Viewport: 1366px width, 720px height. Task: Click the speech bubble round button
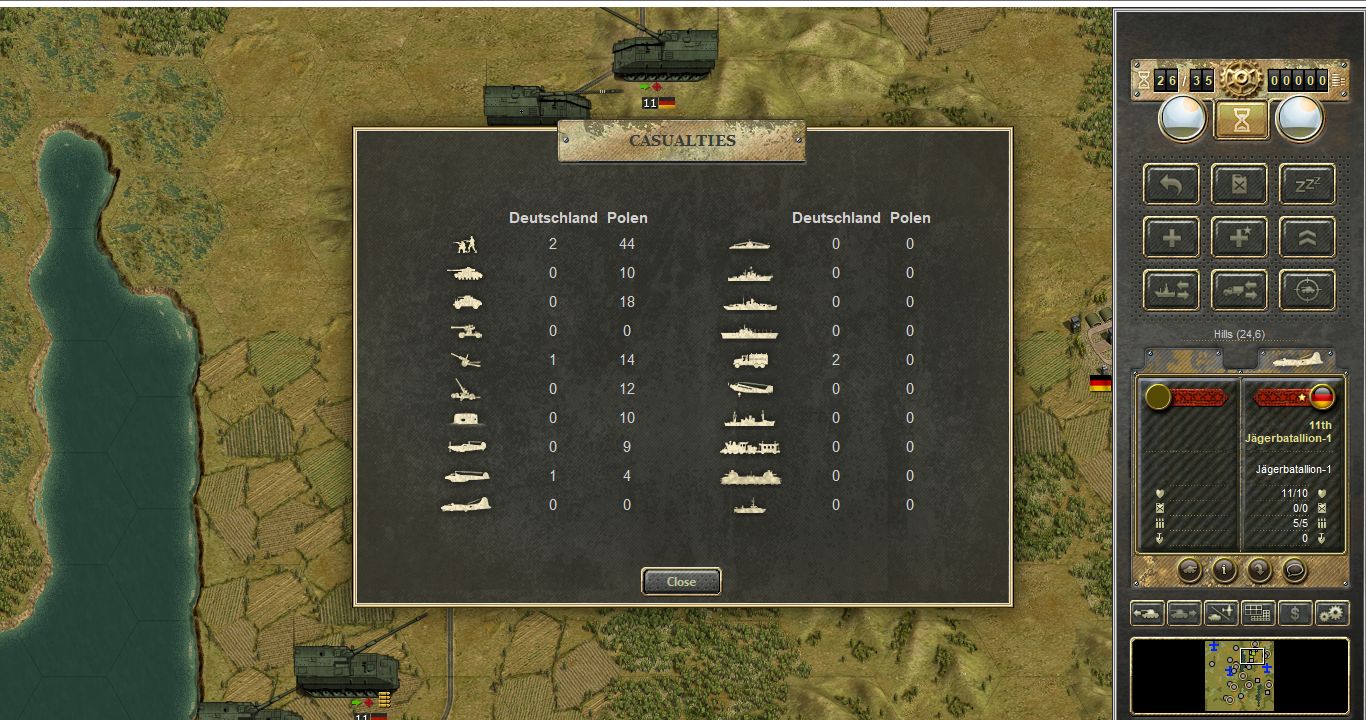[1294, 569]
